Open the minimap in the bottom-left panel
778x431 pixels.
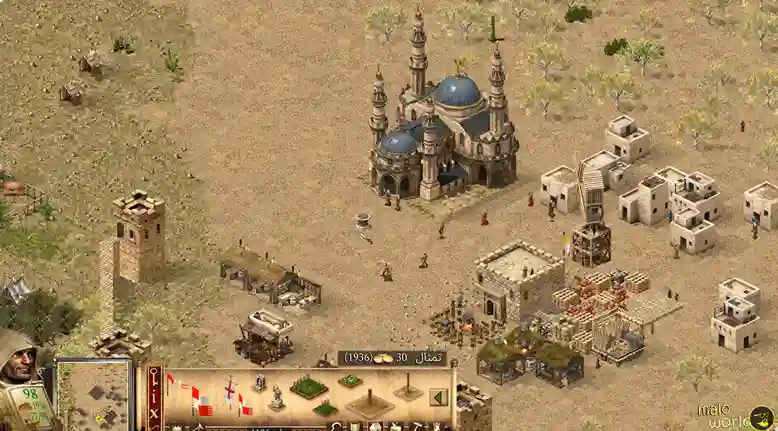pos(95,394)
